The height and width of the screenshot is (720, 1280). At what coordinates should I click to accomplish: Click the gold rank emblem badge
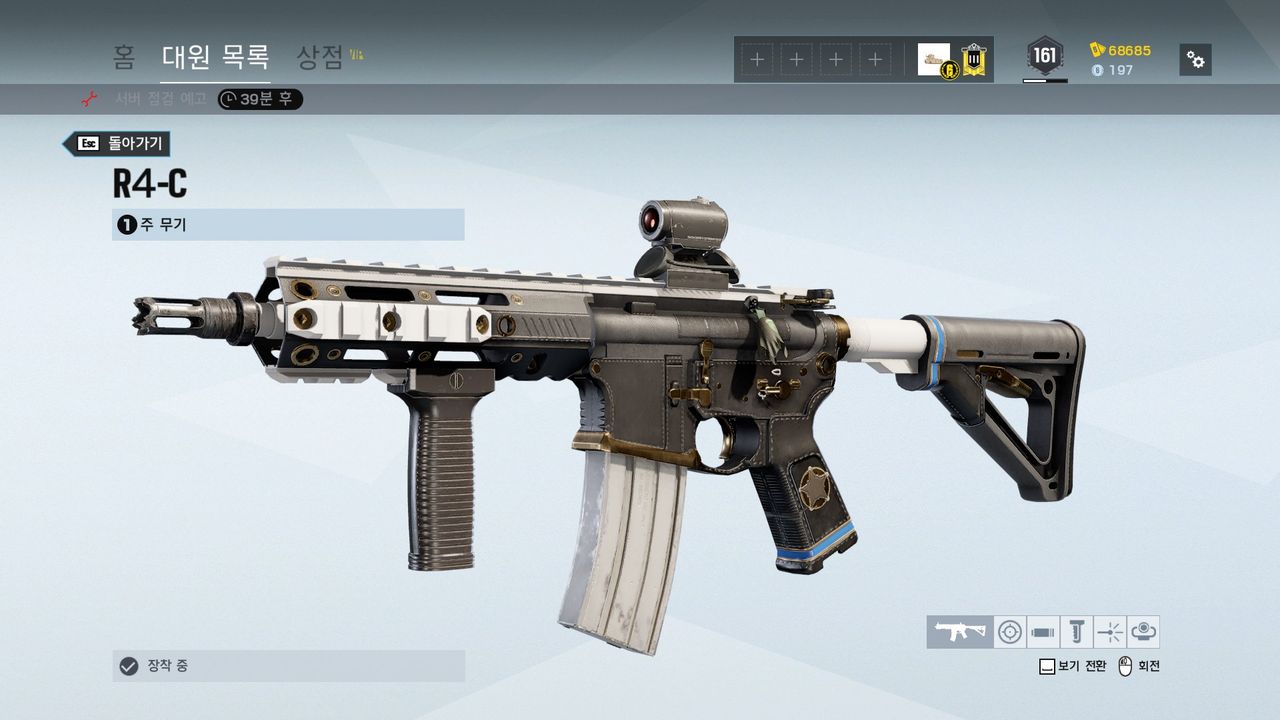[974, 60]
